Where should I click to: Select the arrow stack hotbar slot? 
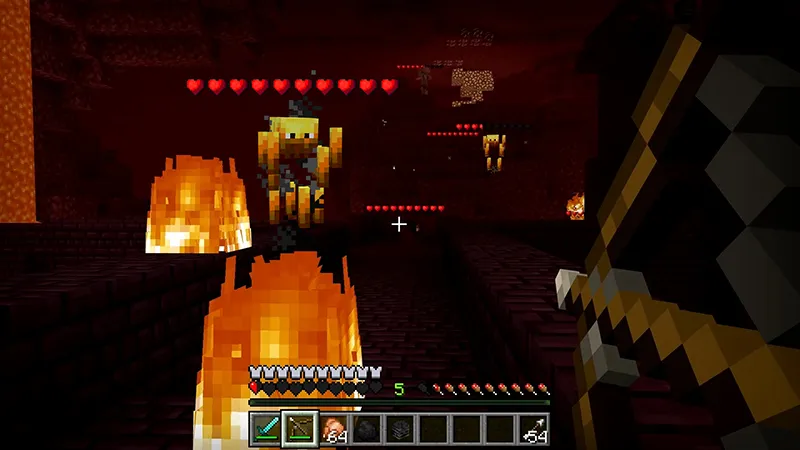533,428
